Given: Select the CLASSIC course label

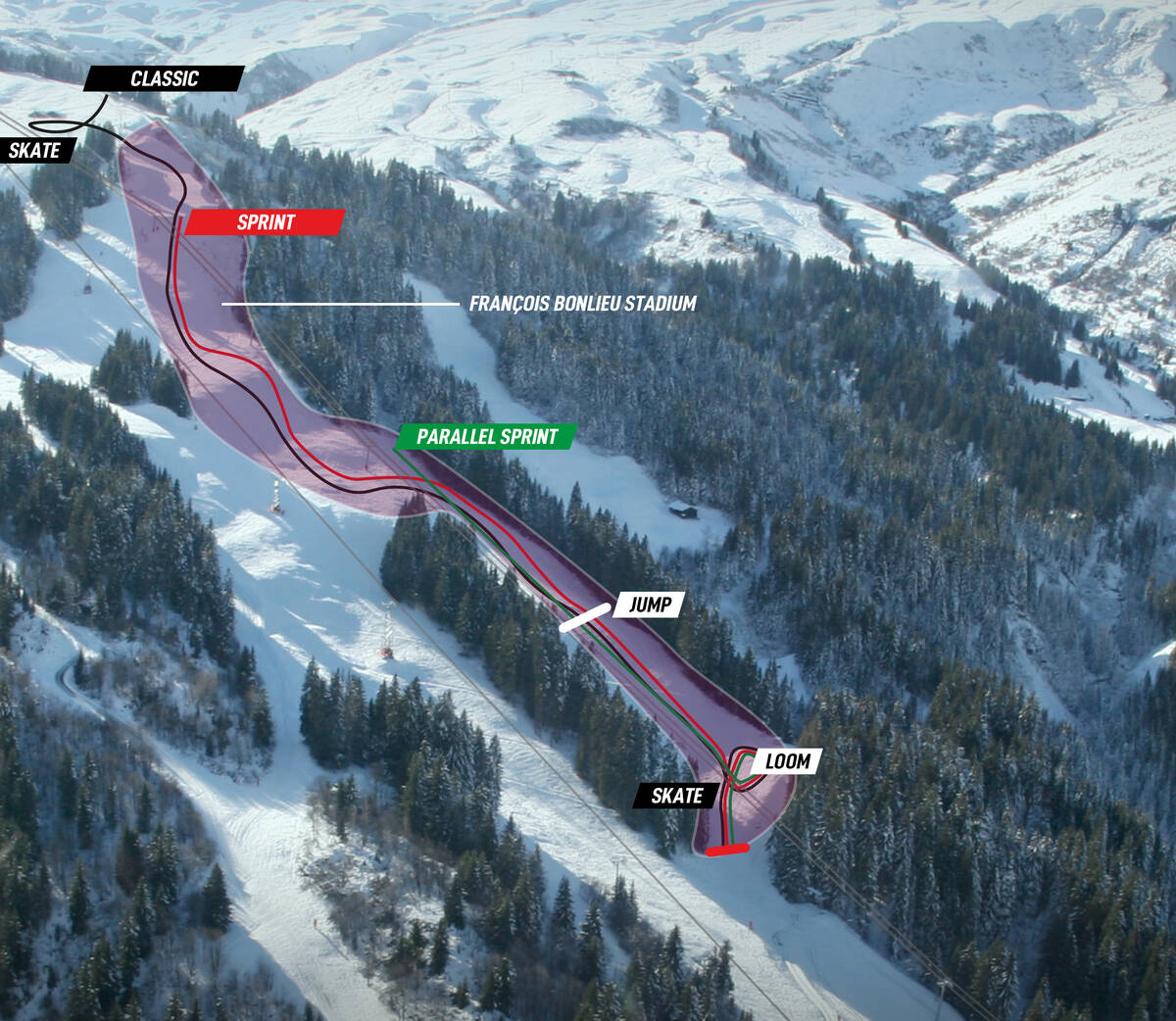Looking at the screenshot, I should coord(164,78).
